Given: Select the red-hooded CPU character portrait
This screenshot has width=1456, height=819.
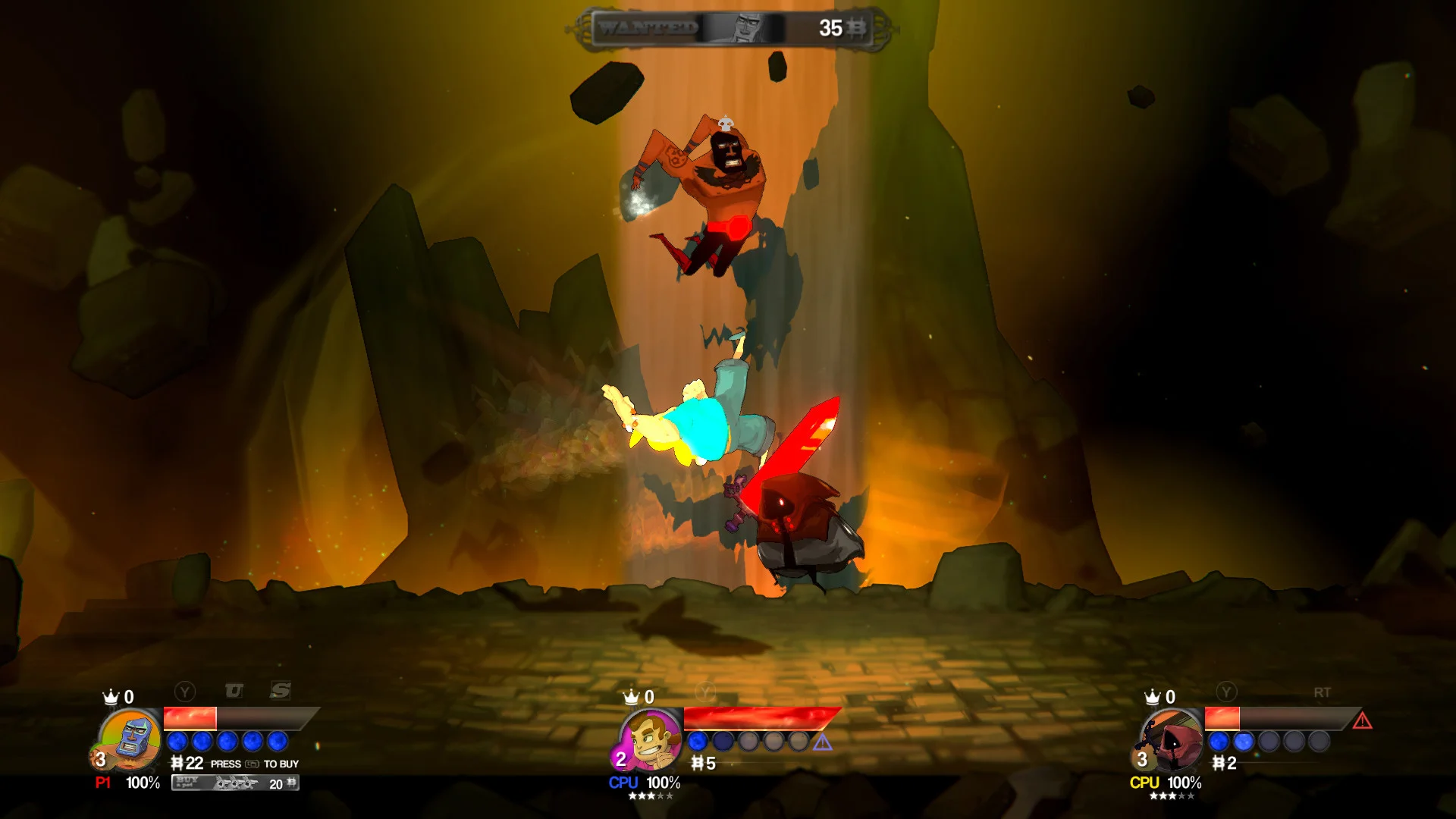Looking at the screenshot, I should tap(1172, 740).
